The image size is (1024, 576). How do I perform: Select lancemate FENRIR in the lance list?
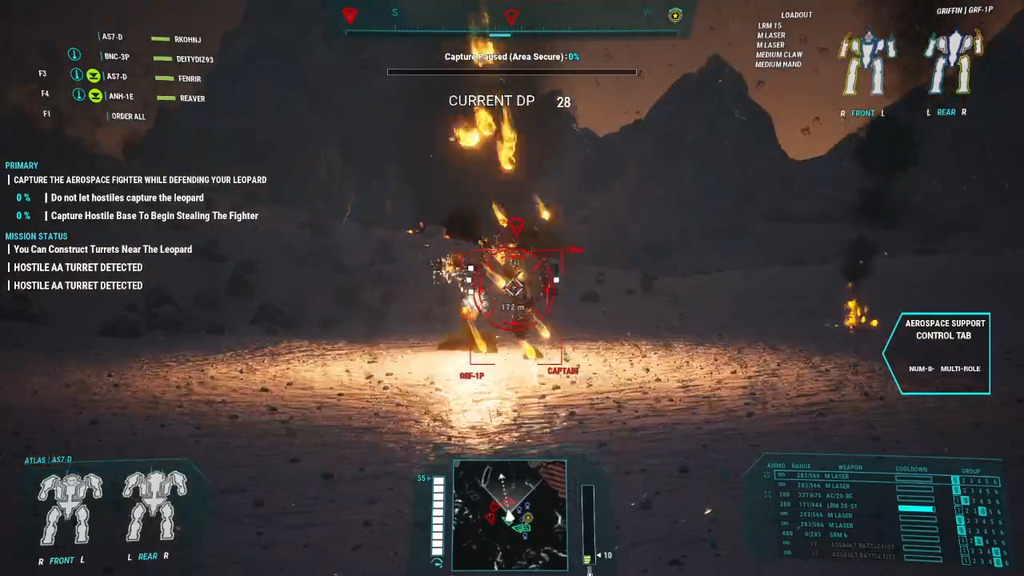[x=188, y=78]
